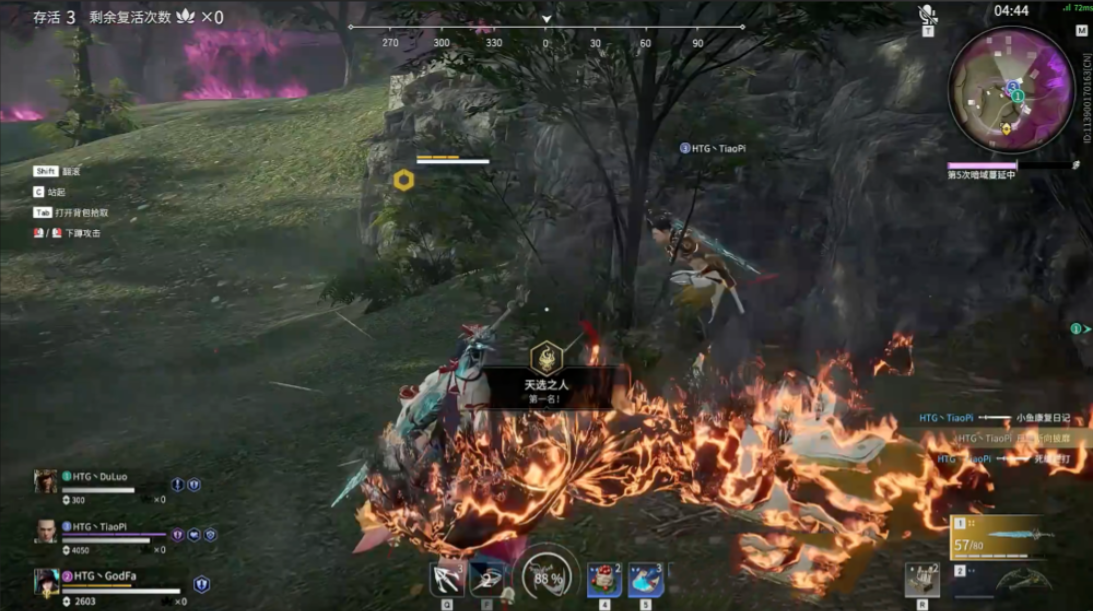Use the blue armor powder item slot
Viewport: 1093px width, 611px height.
[x=645, y=579]
